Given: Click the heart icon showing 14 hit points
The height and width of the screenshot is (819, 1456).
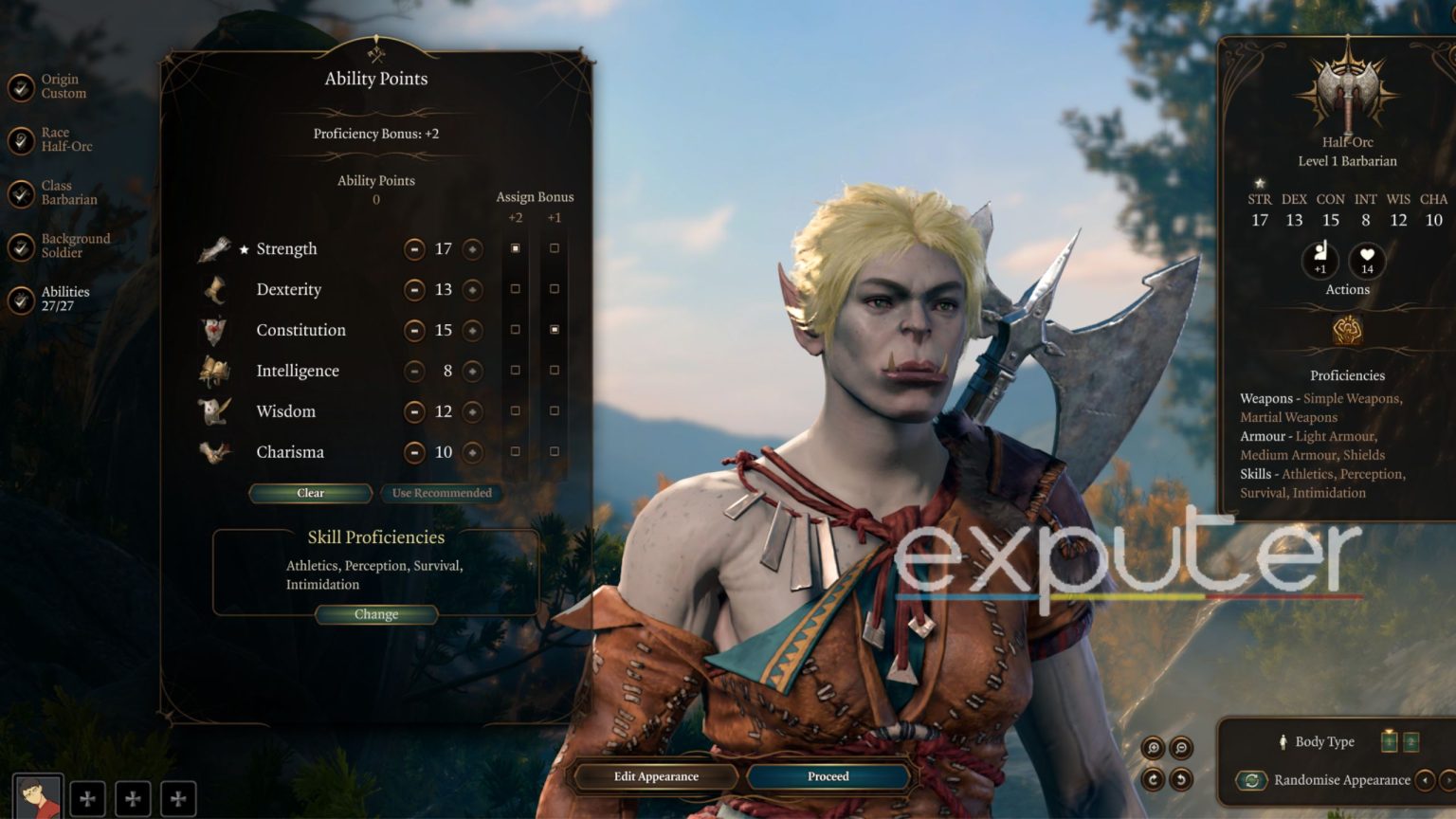Looking at the screenshot, I should click(x=1366, y=262).
